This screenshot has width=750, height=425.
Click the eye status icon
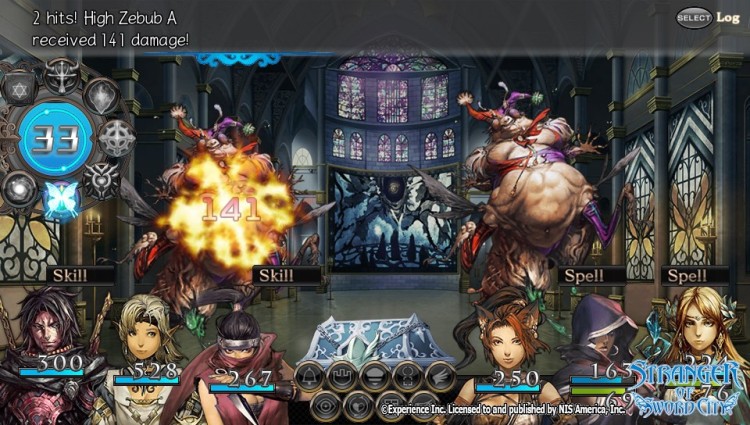click(325, 404)
